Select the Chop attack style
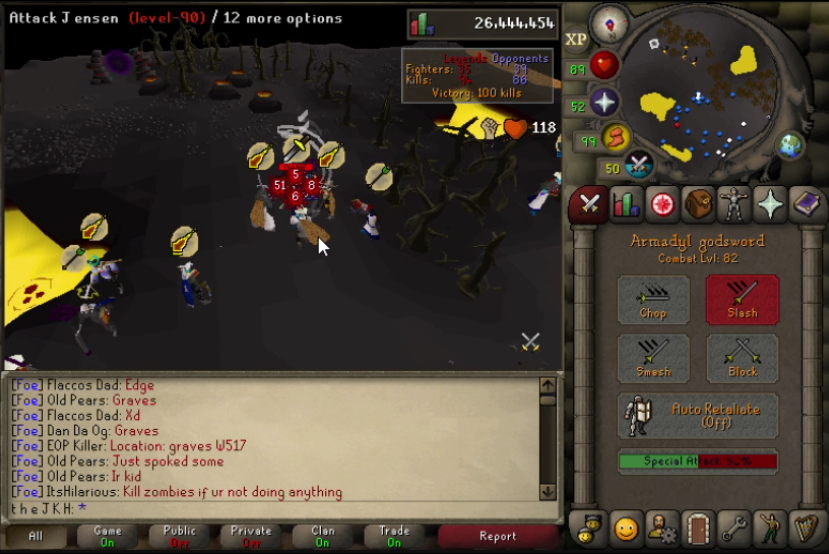This screenshot has height=554, width=829. coord(653,300)
